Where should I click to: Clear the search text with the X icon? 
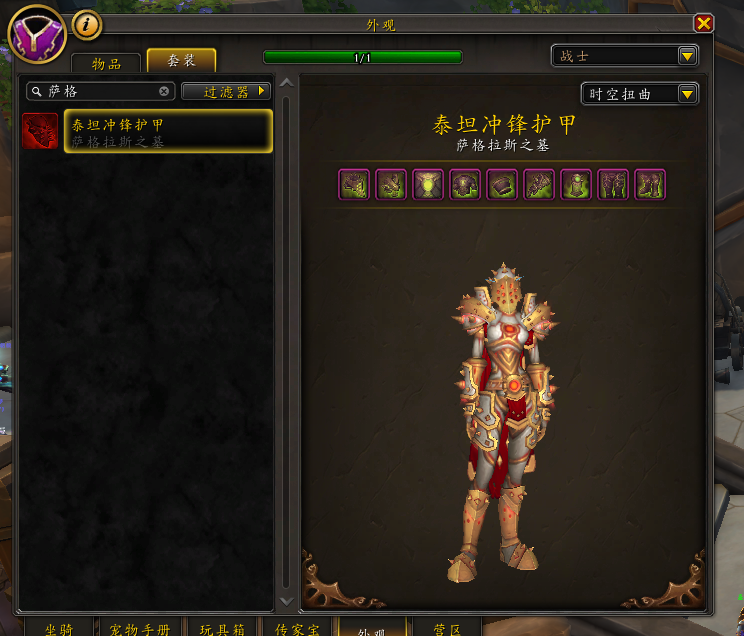[165, 91]
